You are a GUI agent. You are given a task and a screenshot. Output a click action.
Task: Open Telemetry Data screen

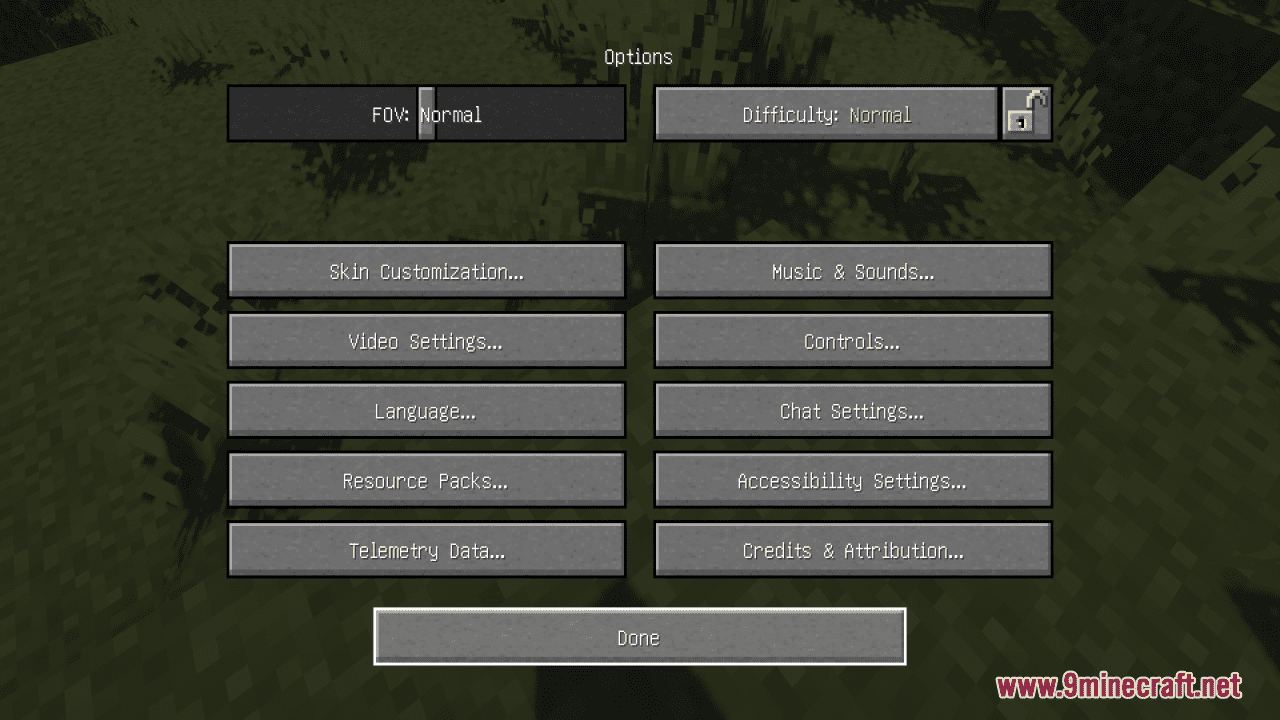[x=426, y=549]
